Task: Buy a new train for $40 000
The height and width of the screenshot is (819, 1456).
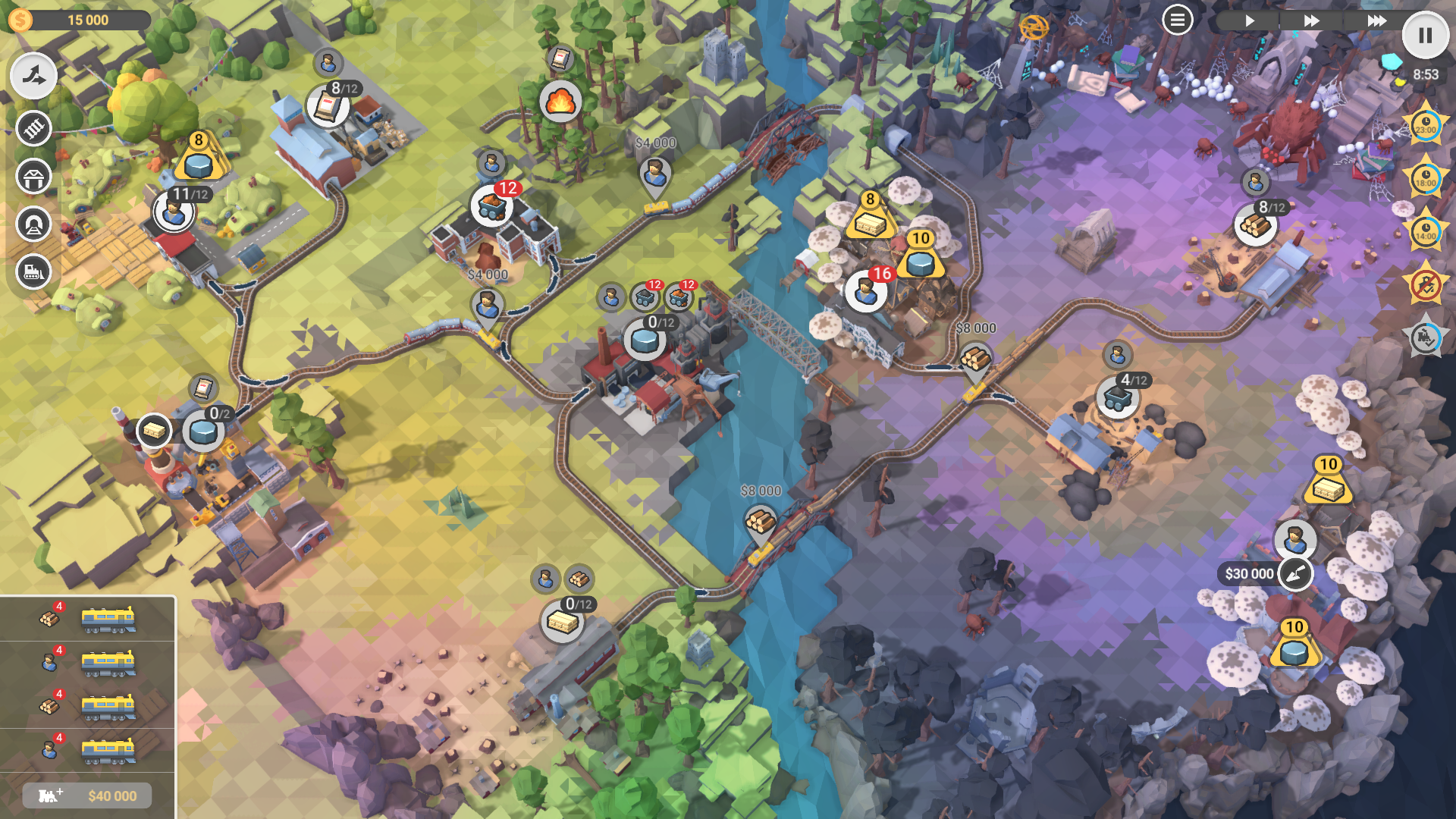Action: click(87, 795)
